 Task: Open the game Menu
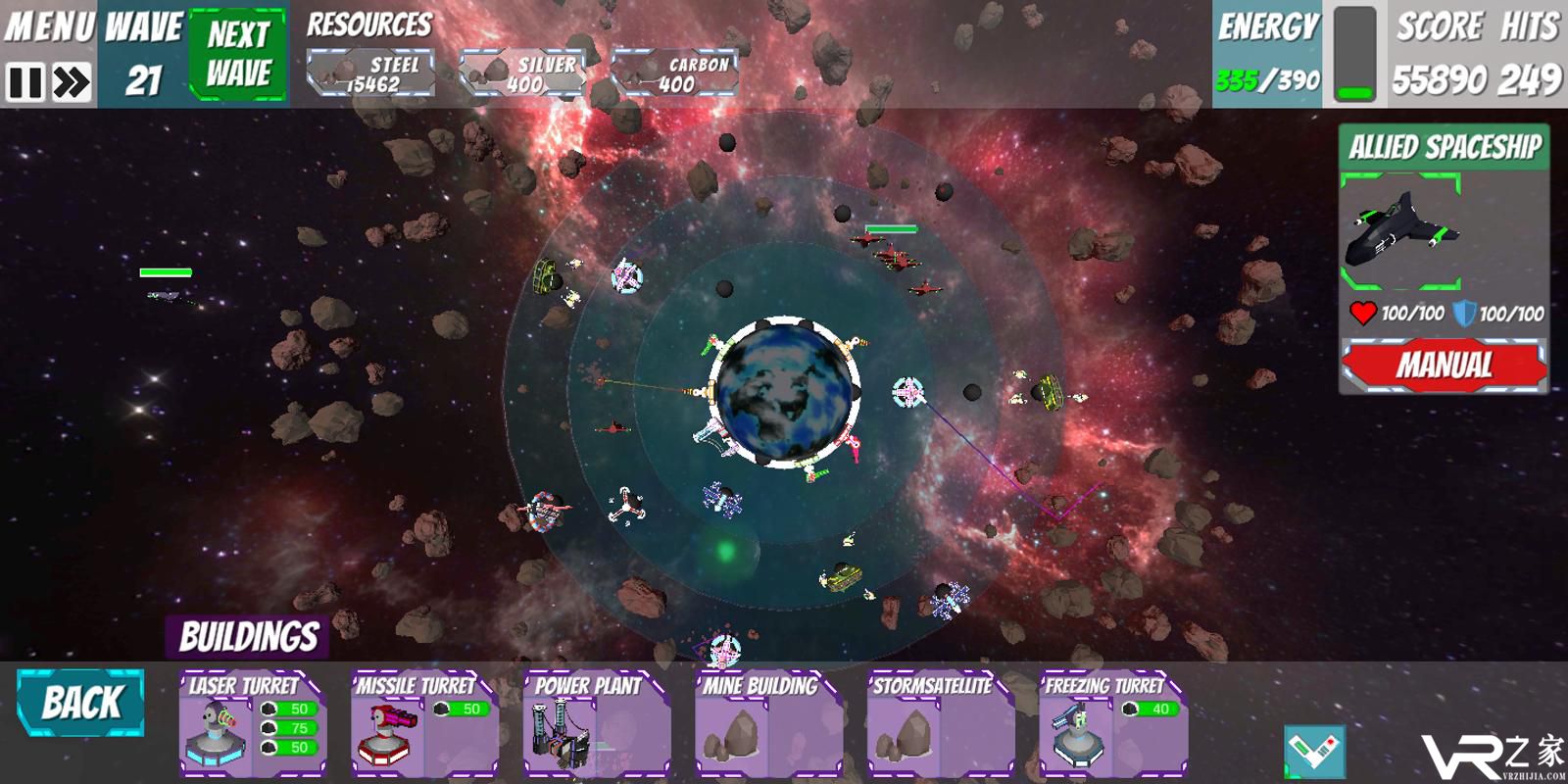[49, 25]
